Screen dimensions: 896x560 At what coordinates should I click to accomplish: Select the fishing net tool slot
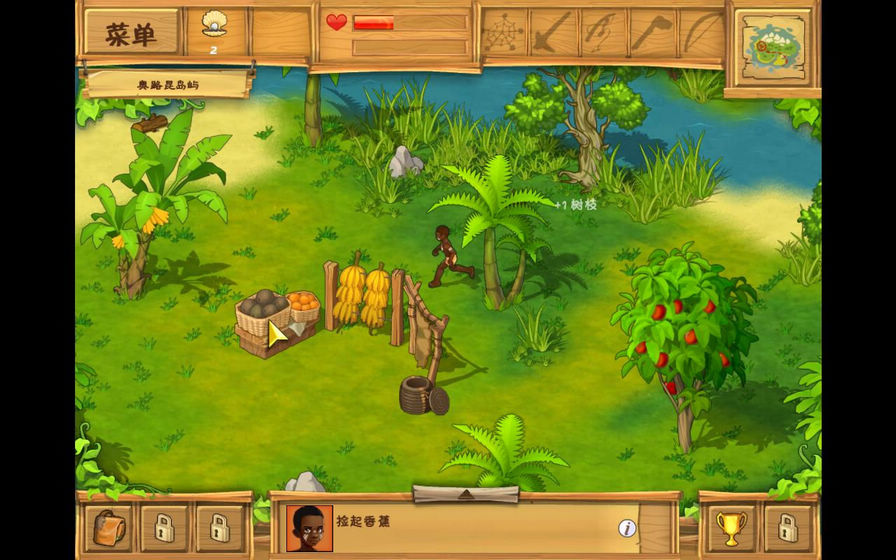pos(504,33)
